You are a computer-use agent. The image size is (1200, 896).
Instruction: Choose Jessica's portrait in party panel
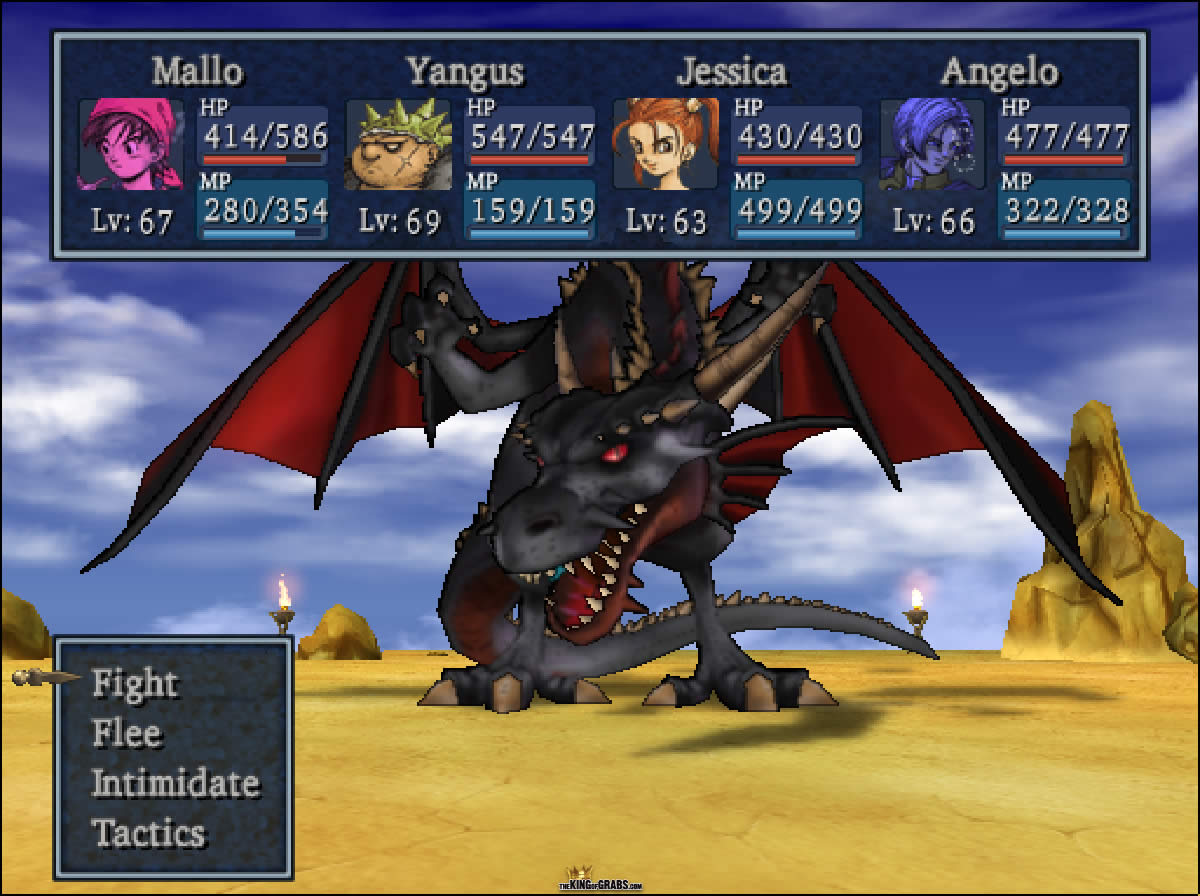(x=665, y=144)
